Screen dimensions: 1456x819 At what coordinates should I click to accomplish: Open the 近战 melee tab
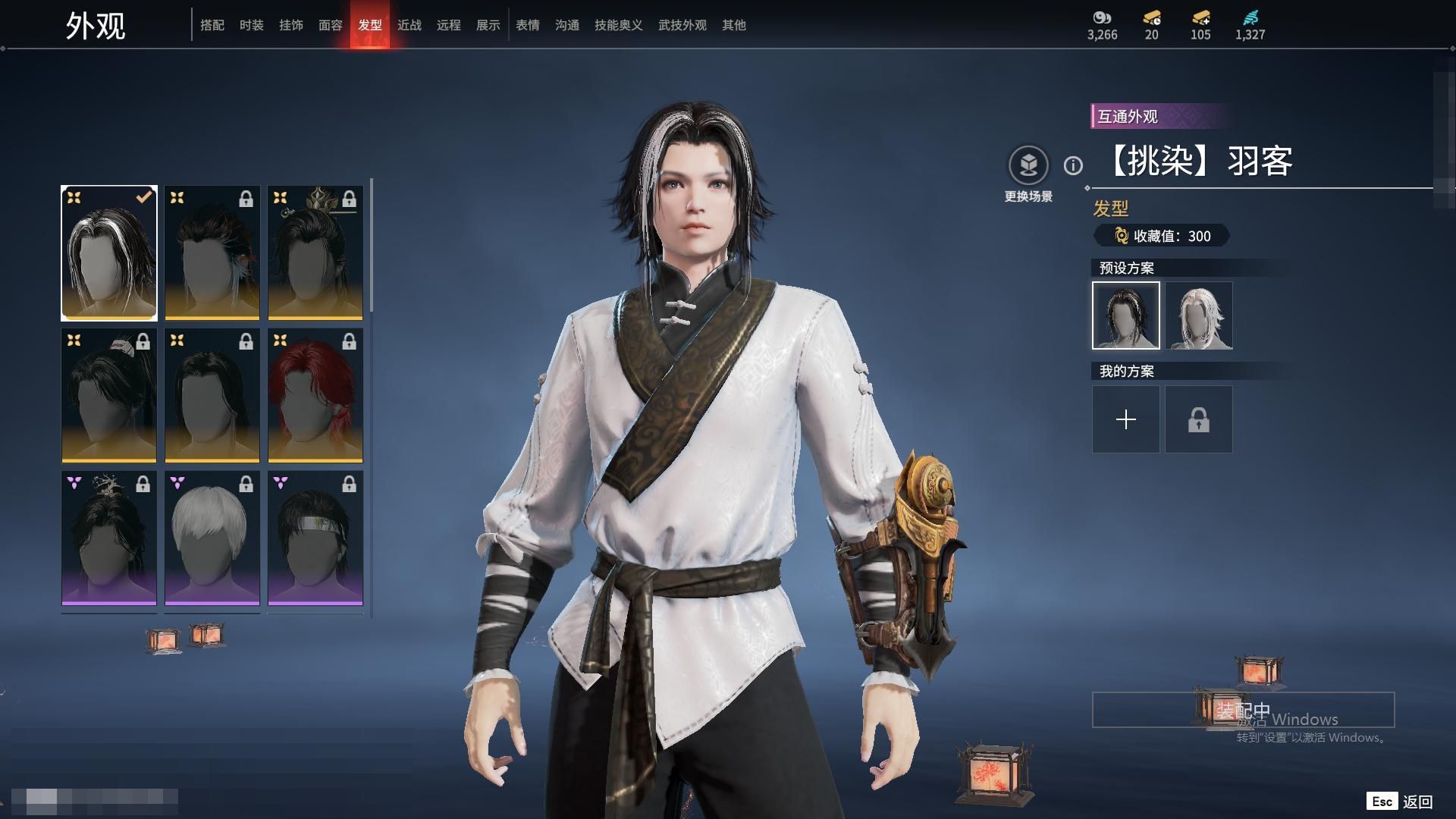click(x=409, y=25)
